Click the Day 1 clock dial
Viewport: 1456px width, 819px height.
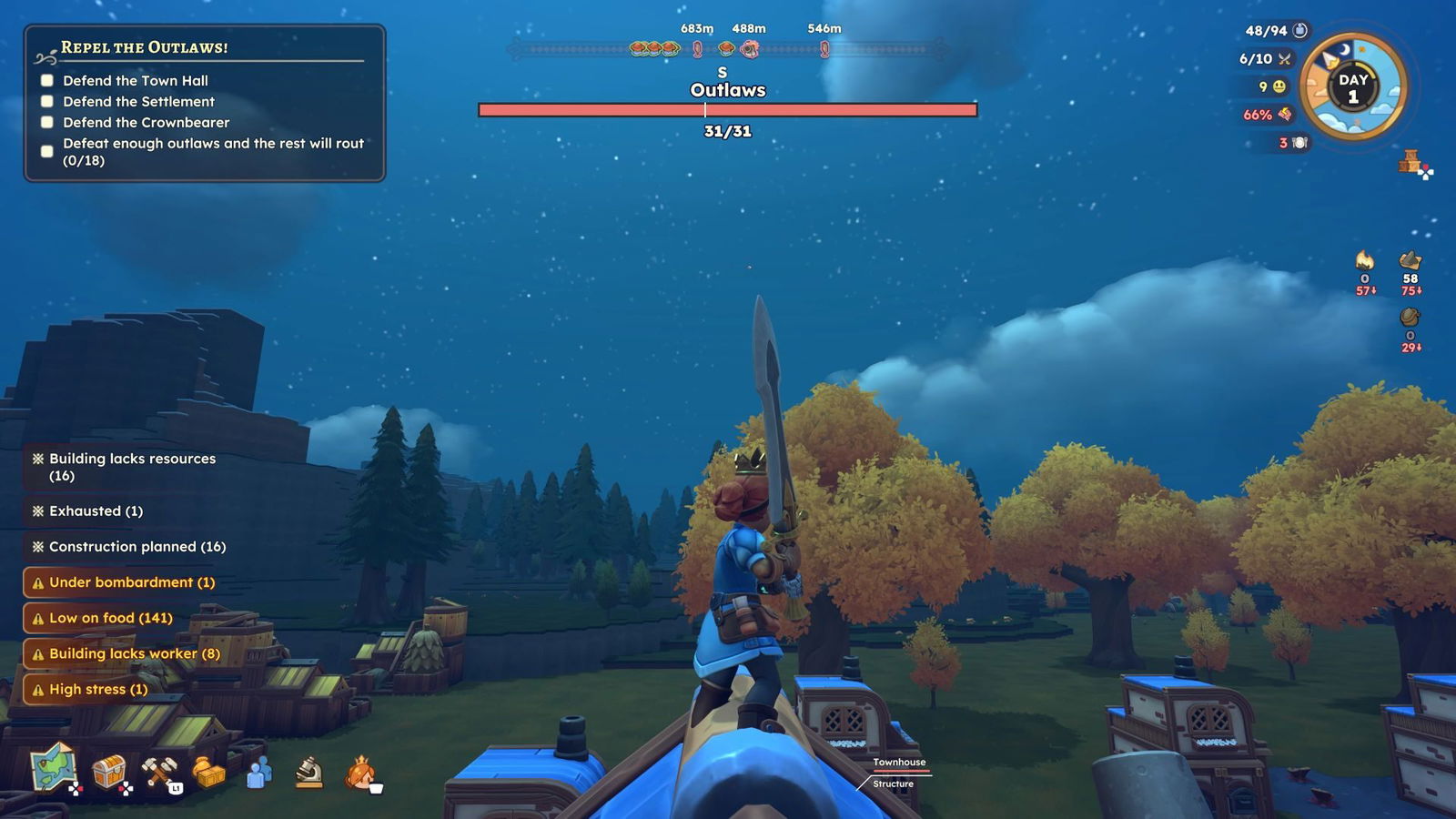pos(1353,87)
